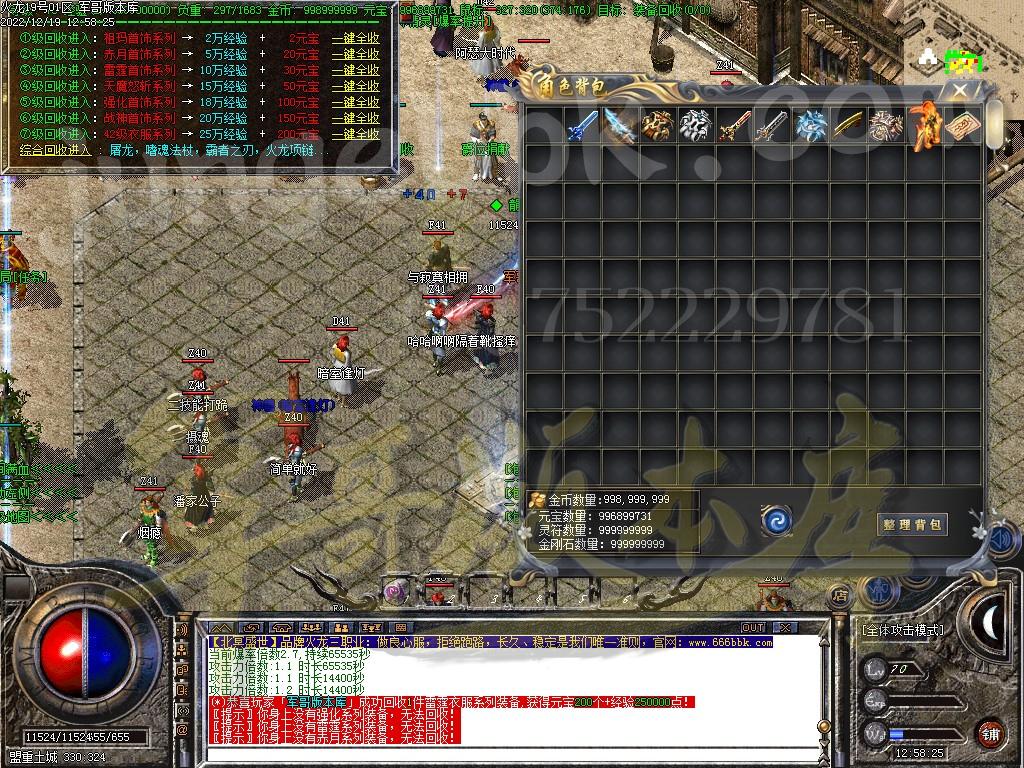Screen dimensions: 1024x768
Task: Recycle all 42级衣服系列 with 一键全收
Action: (356, 134)
